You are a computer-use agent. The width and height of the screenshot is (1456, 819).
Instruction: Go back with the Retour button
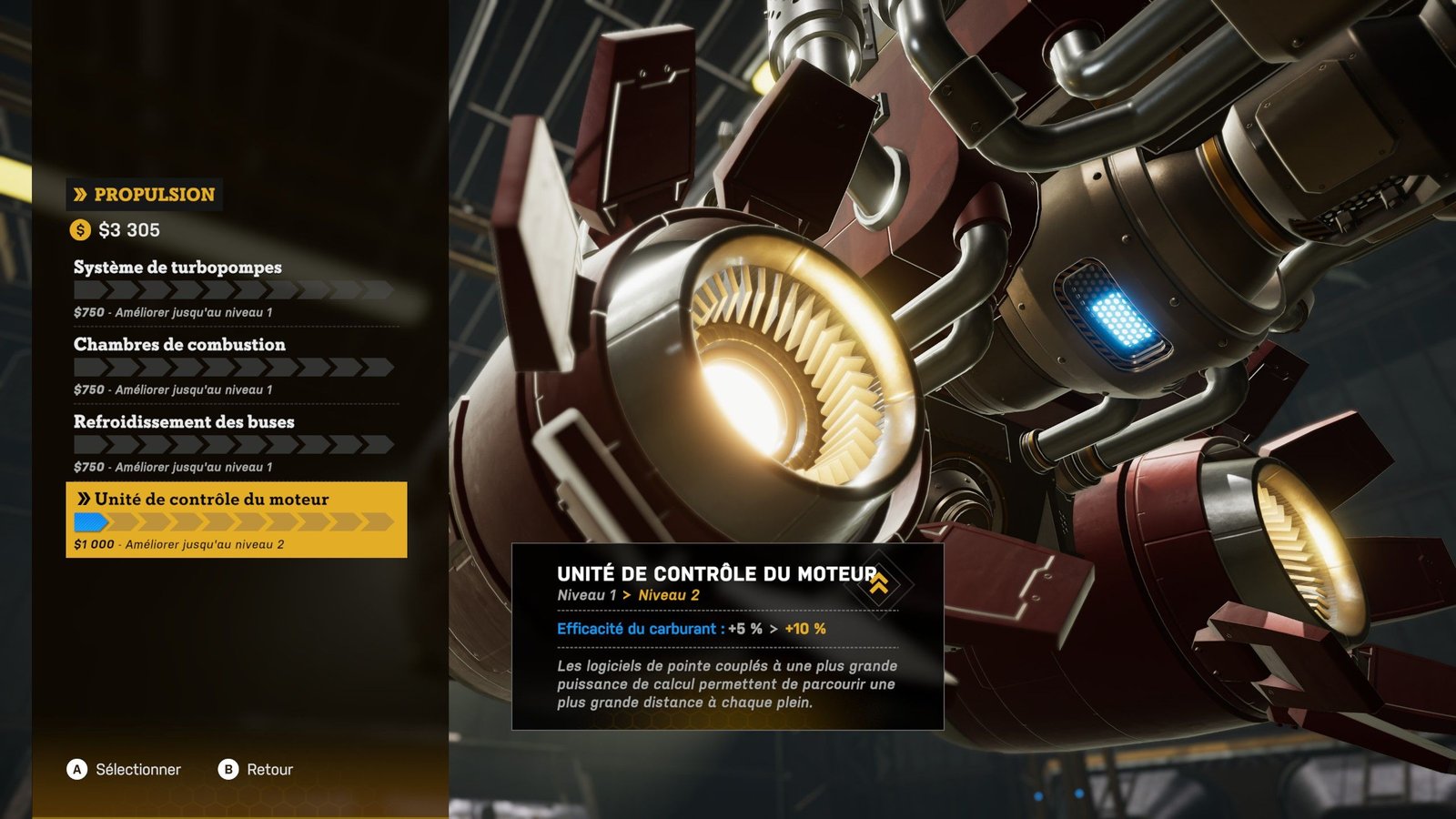pos(257,770)
